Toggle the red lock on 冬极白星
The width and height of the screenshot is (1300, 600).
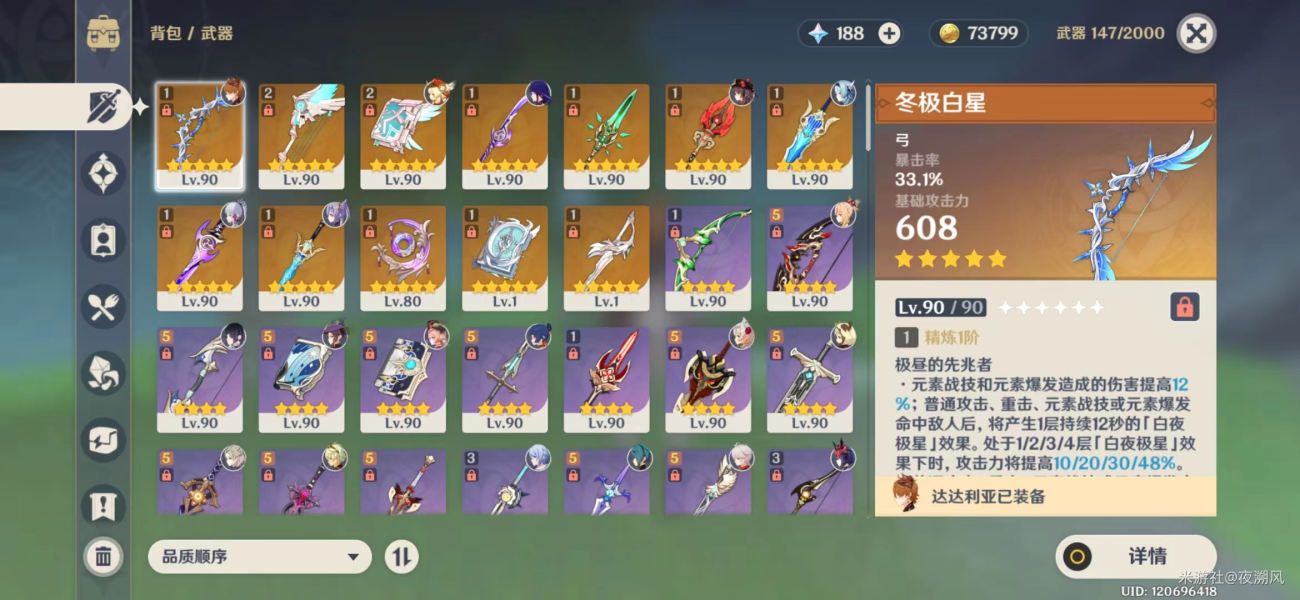1184,307
